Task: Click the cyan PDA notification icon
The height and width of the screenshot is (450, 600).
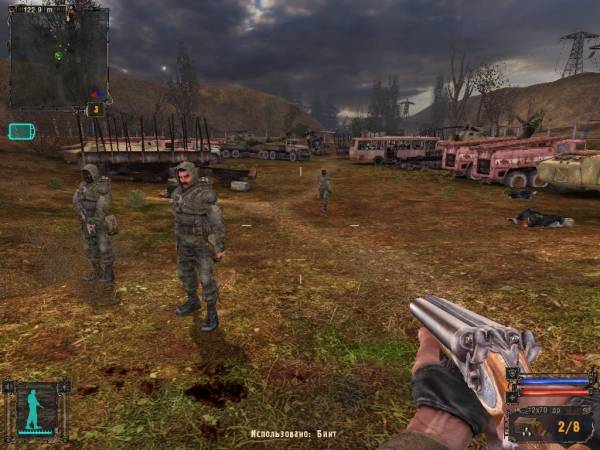Action: (21, 131)
